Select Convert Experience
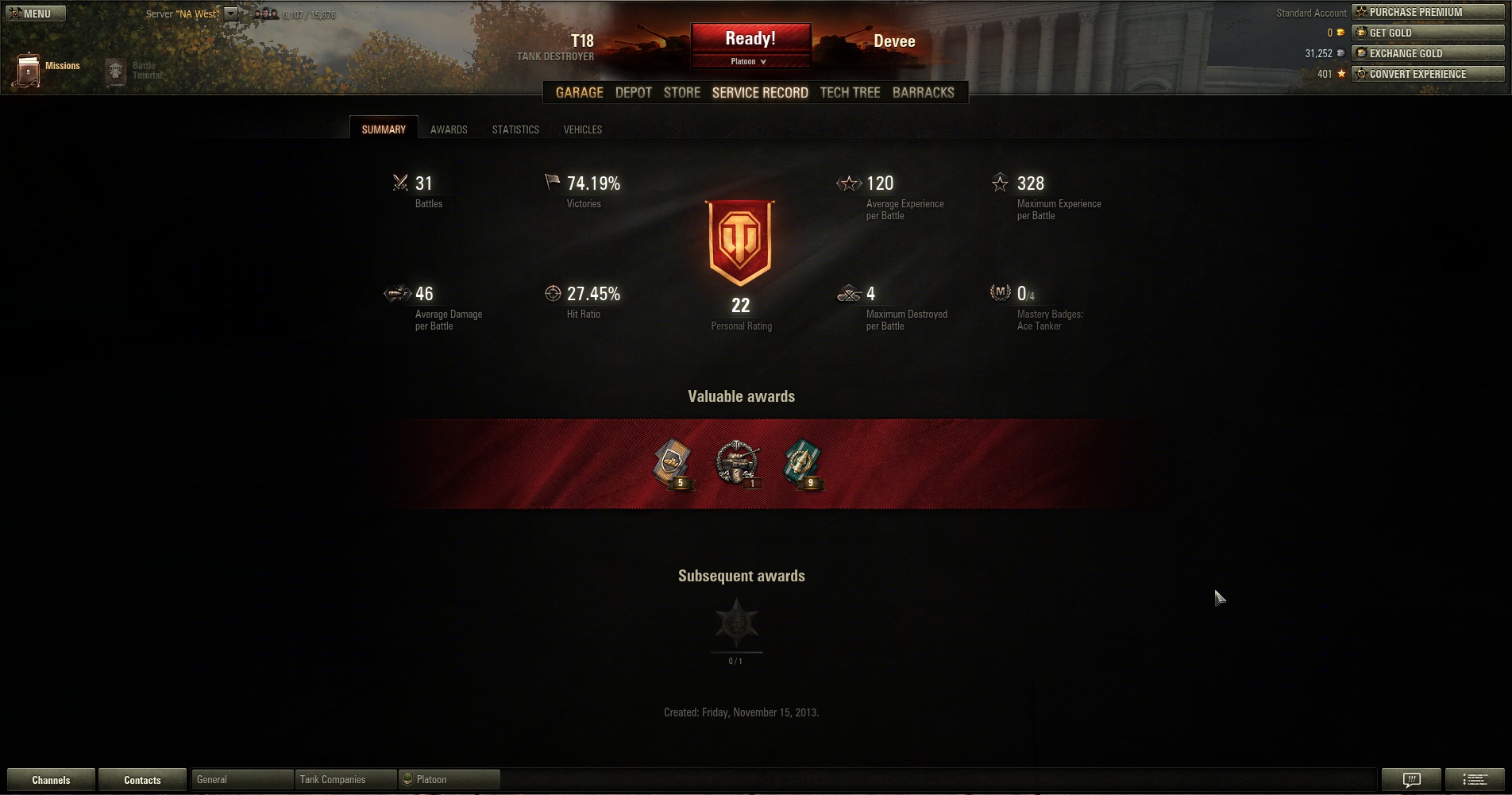1512x795 pixels. pyautogui.click(x=1427, y=74)
